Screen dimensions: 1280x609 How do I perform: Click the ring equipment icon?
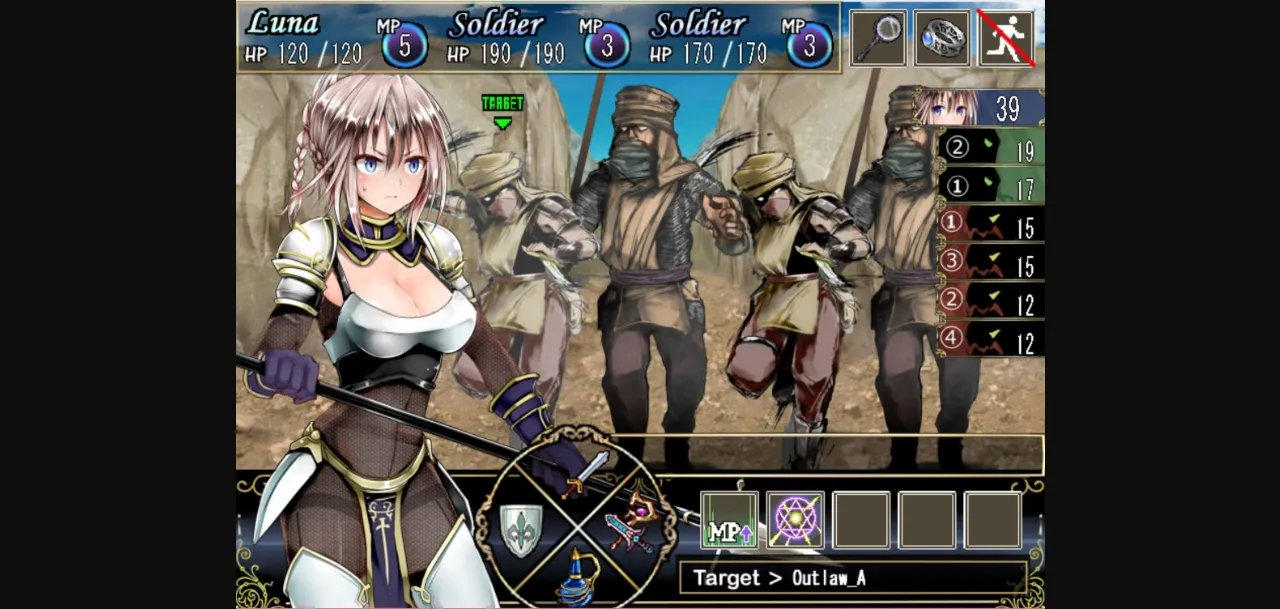pyautogui.click(x=942, y=38)
